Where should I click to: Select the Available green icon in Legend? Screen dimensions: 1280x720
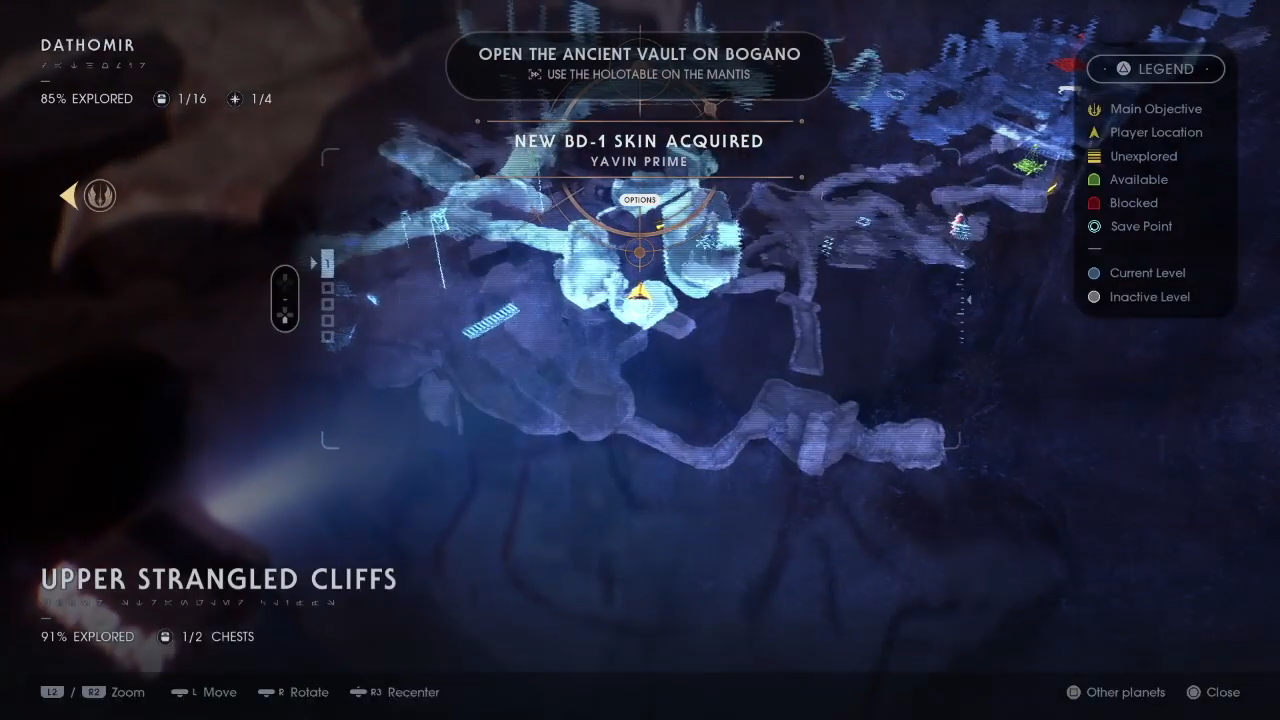point(1094,179)
